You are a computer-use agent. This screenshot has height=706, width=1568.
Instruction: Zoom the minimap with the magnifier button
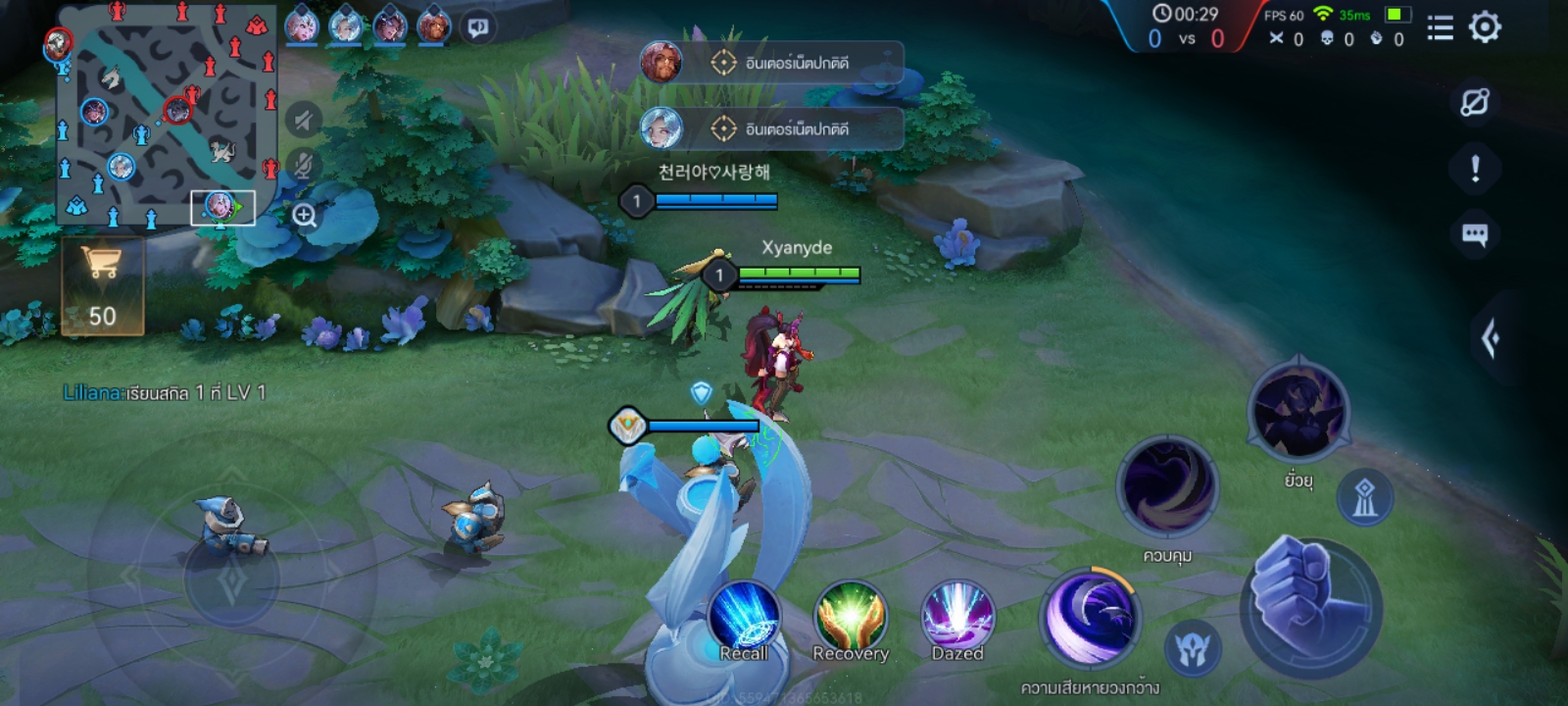click(305, 216)
